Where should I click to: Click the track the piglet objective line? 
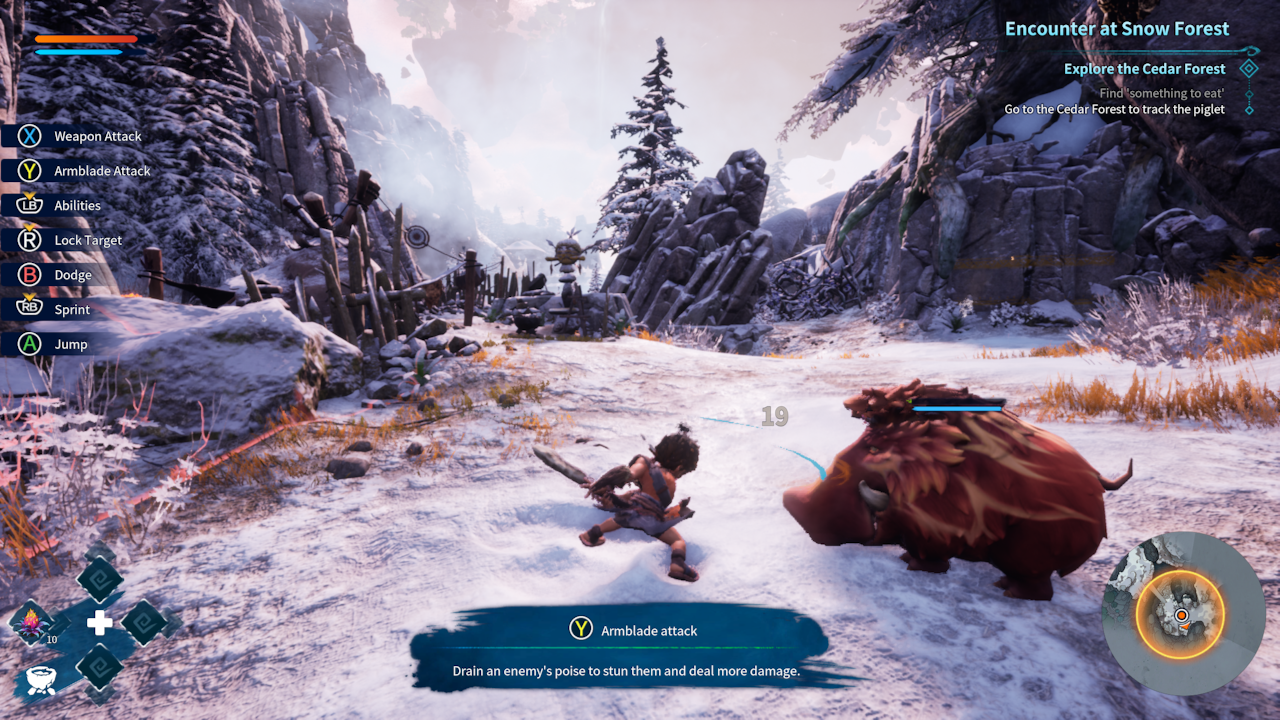[x=1114, y=109]
